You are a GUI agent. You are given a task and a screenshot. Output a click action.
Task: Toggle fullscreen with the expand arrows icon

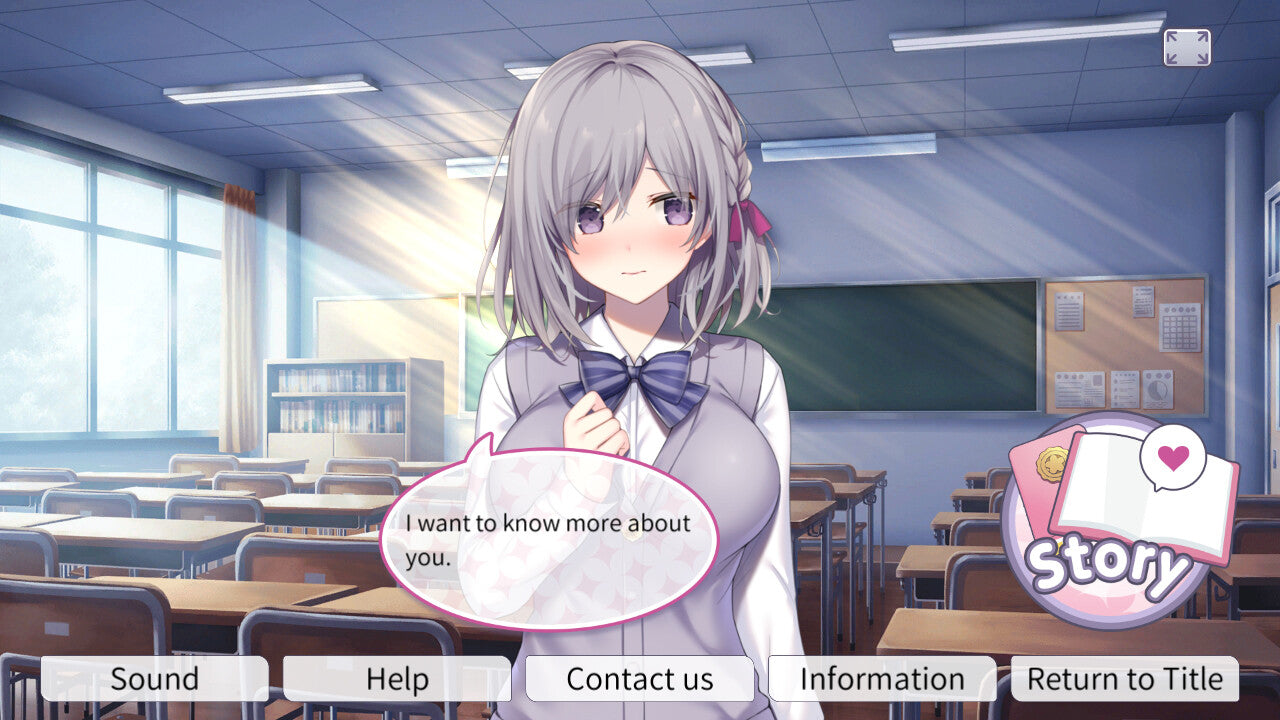[1187, 48]
